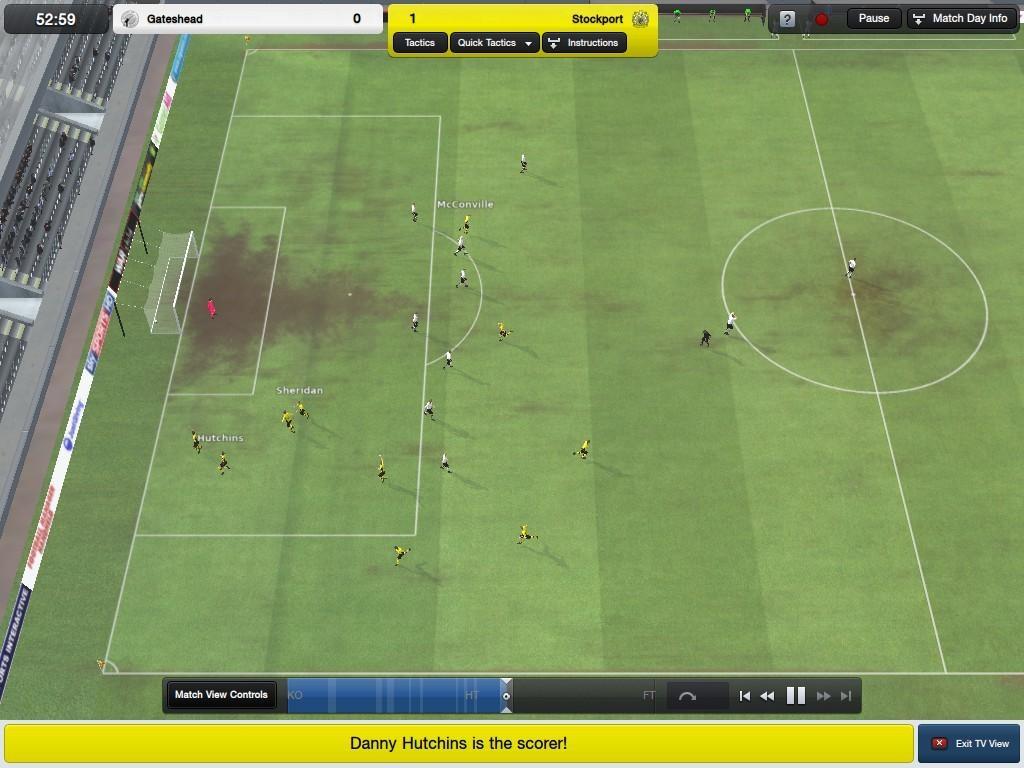Click the Gateshead team name in the scoreboard

point(175,19)
